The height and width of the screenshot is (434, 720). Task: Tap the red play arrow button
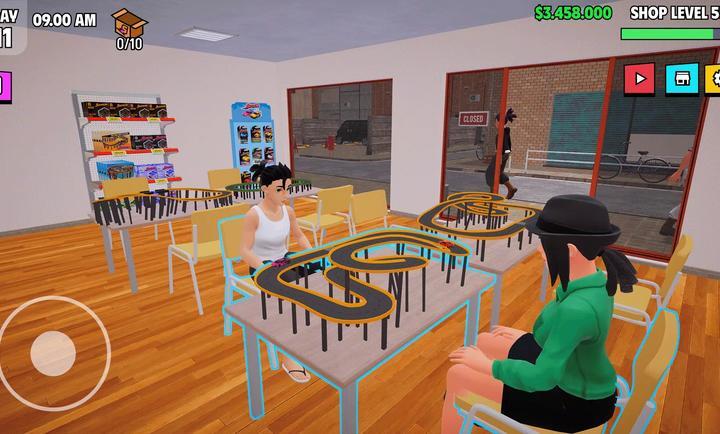click(x=640, y=78)
